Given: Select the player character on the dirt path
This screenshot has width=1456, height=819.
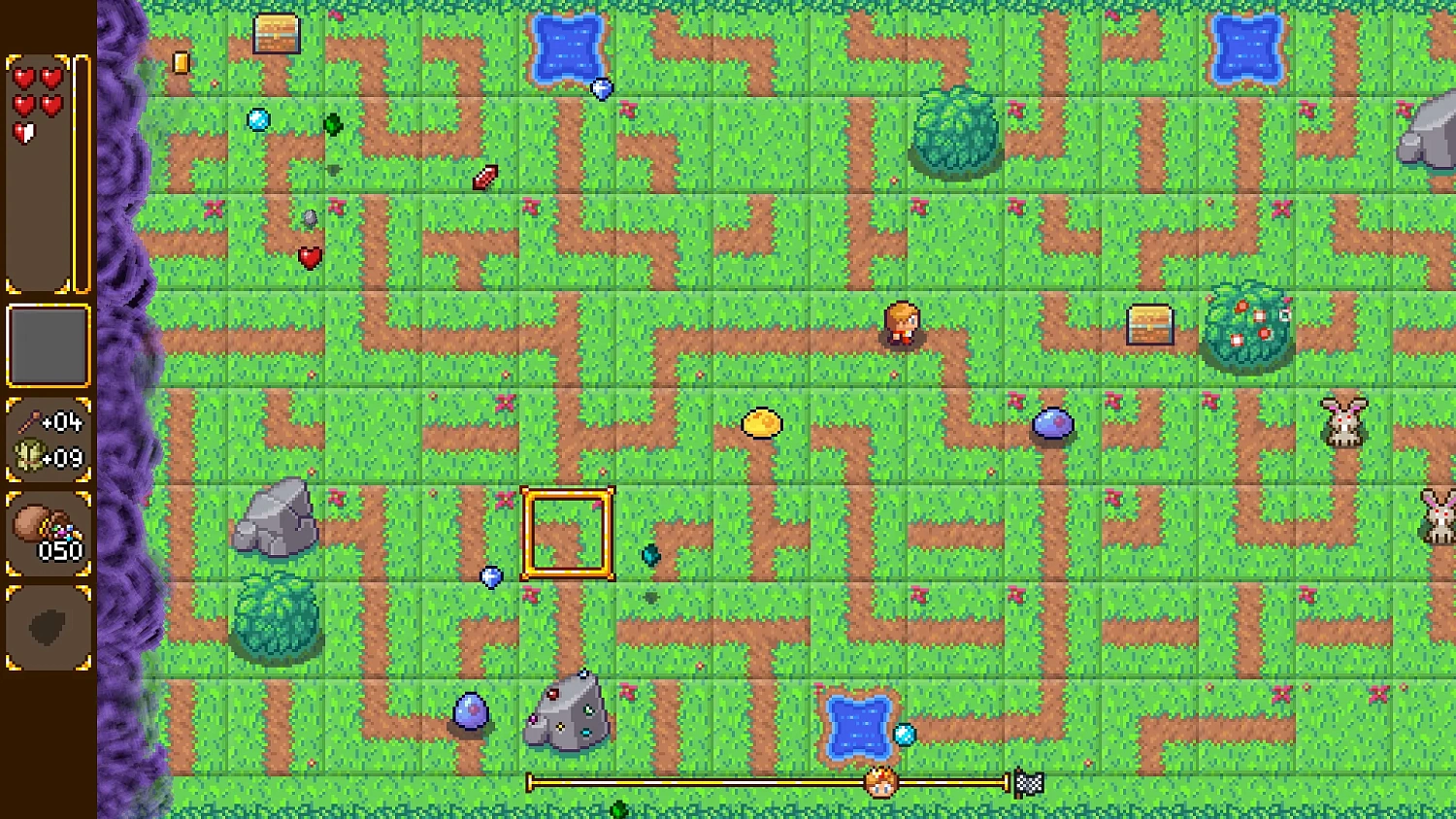Looking at the screenshot, I should coord(901,325).
